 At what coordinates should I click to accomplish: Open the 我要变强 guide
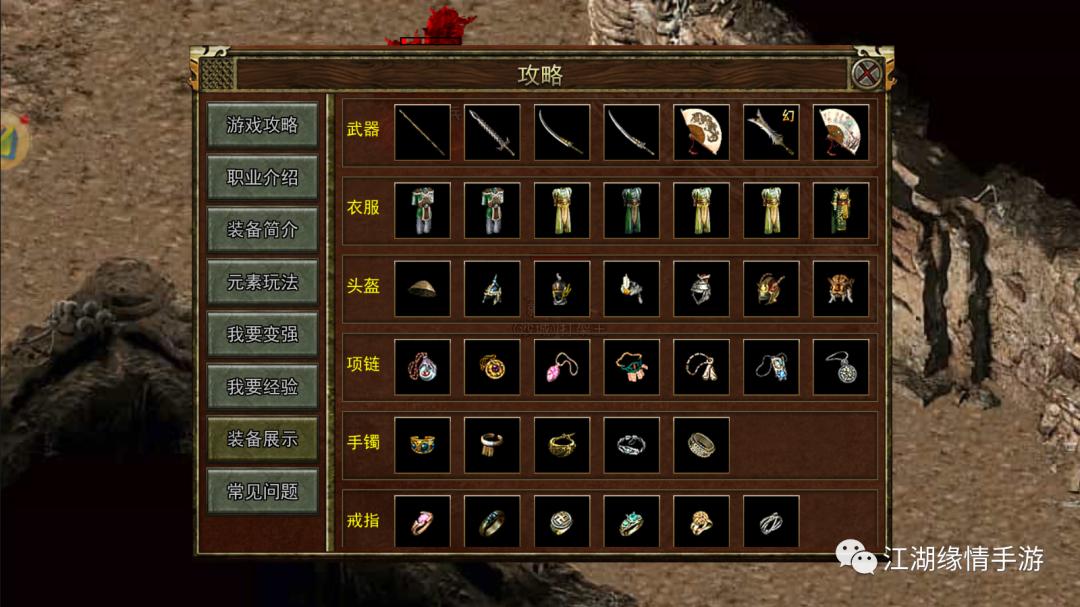tap(262, 334)
